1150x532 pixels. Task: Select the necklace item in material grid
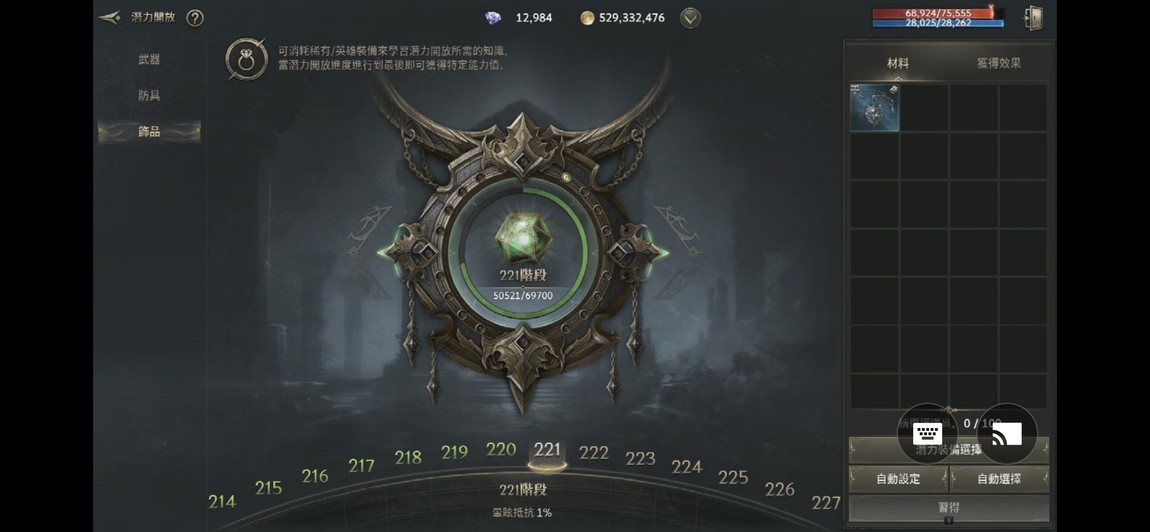coord(875,108)
